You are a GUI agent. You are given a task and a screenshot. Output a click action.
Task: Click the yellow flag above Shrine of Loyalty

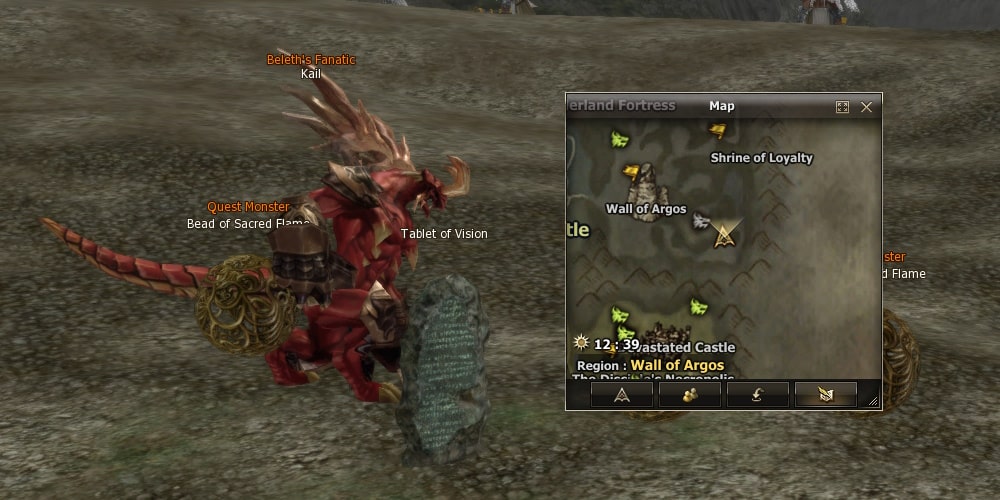coord(717,129)
